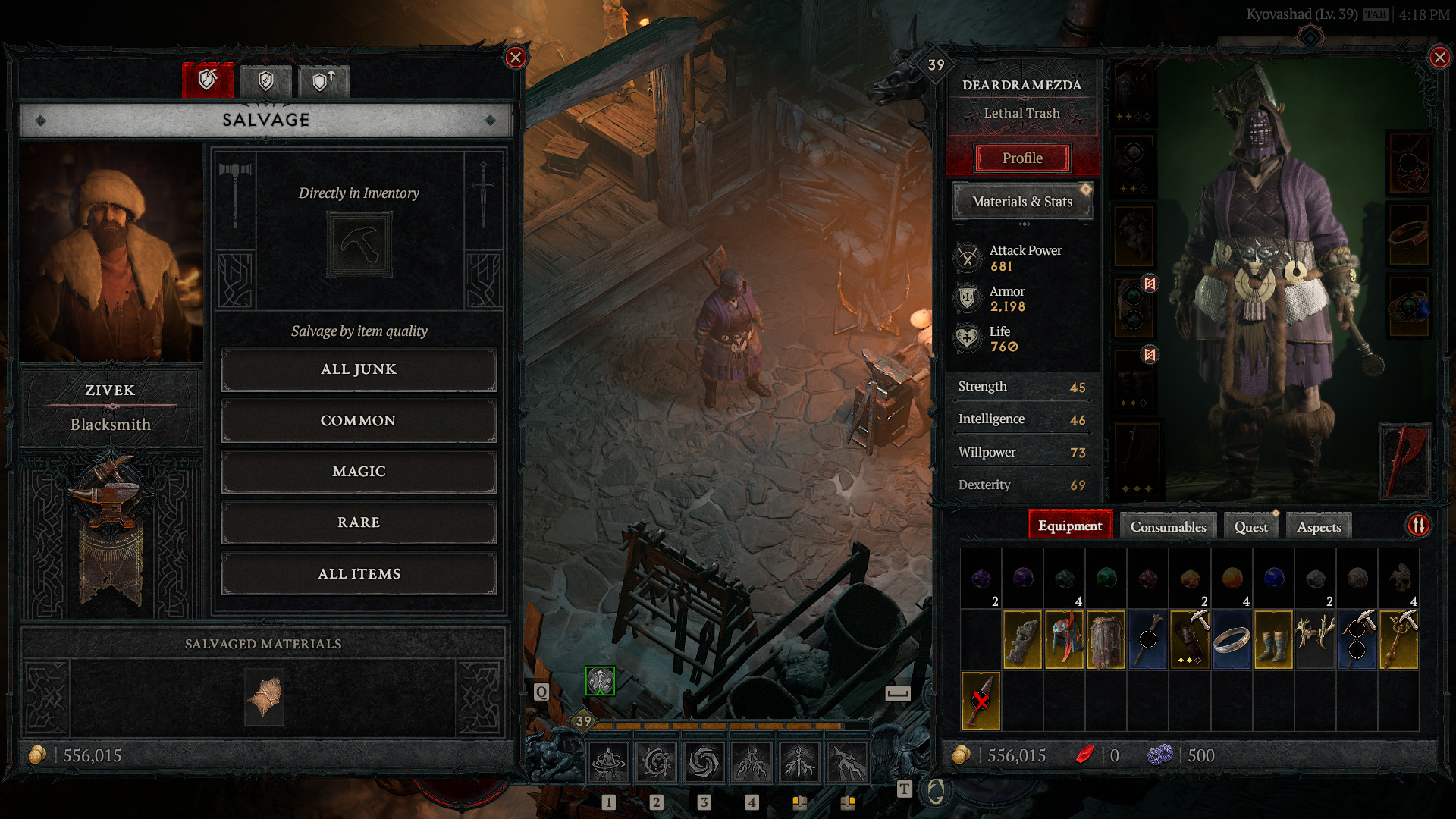Switch to the Consumables tab
This screenshot has width=1456, height=819.
1168,527
